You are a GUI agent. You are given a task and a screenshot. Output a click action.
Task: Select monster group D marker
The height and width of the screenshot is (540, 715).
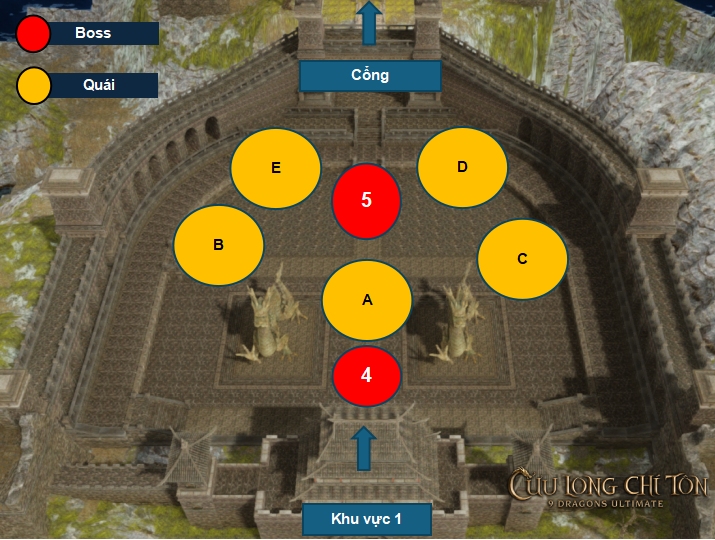tap(461, 167)
